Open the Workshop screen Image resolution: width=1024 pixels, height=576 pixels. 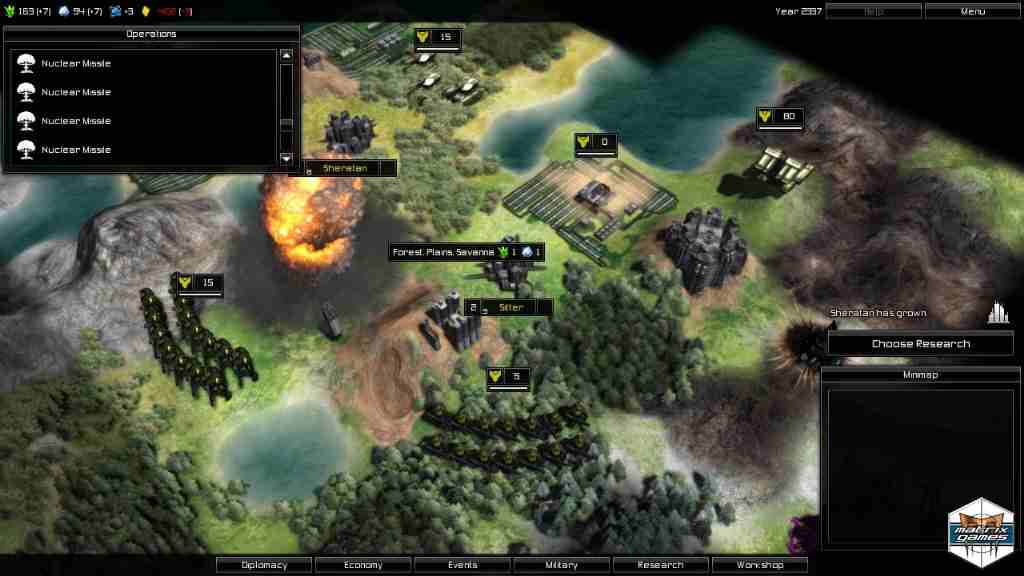[759, 565]
